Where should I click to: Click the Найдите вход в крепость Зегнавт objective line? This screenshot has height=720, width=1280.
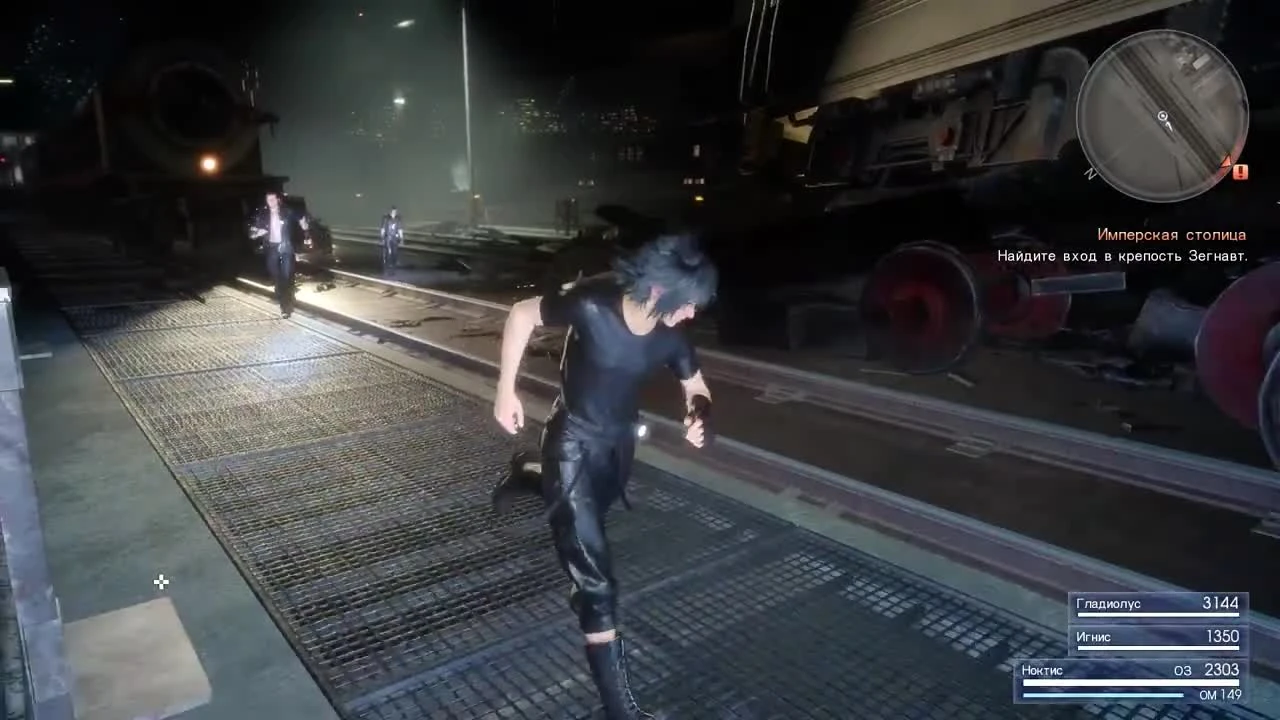(x=1122, y=256)
